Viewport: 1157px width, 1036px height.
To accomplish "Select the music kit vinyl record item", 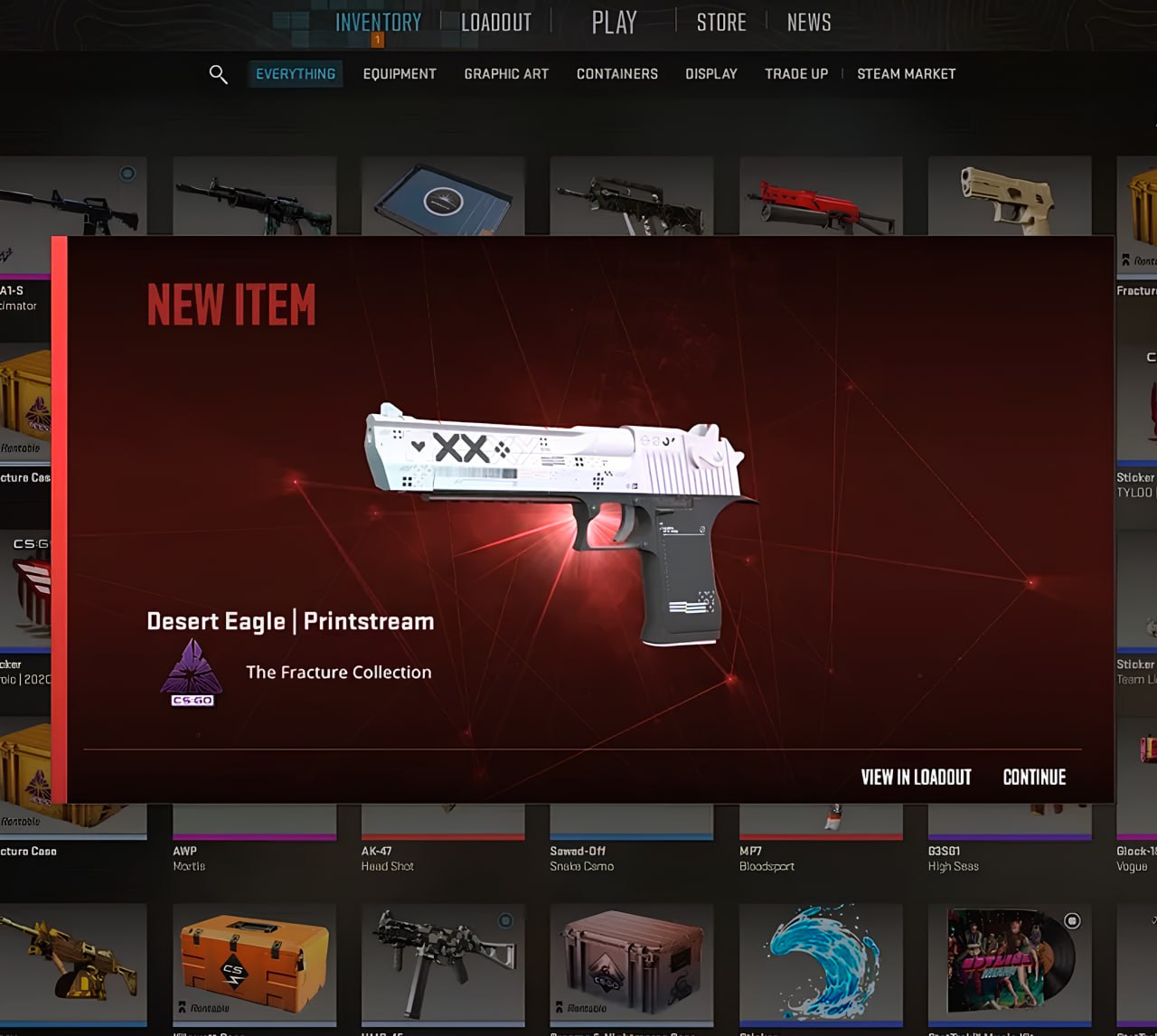I will [1010, 963].
